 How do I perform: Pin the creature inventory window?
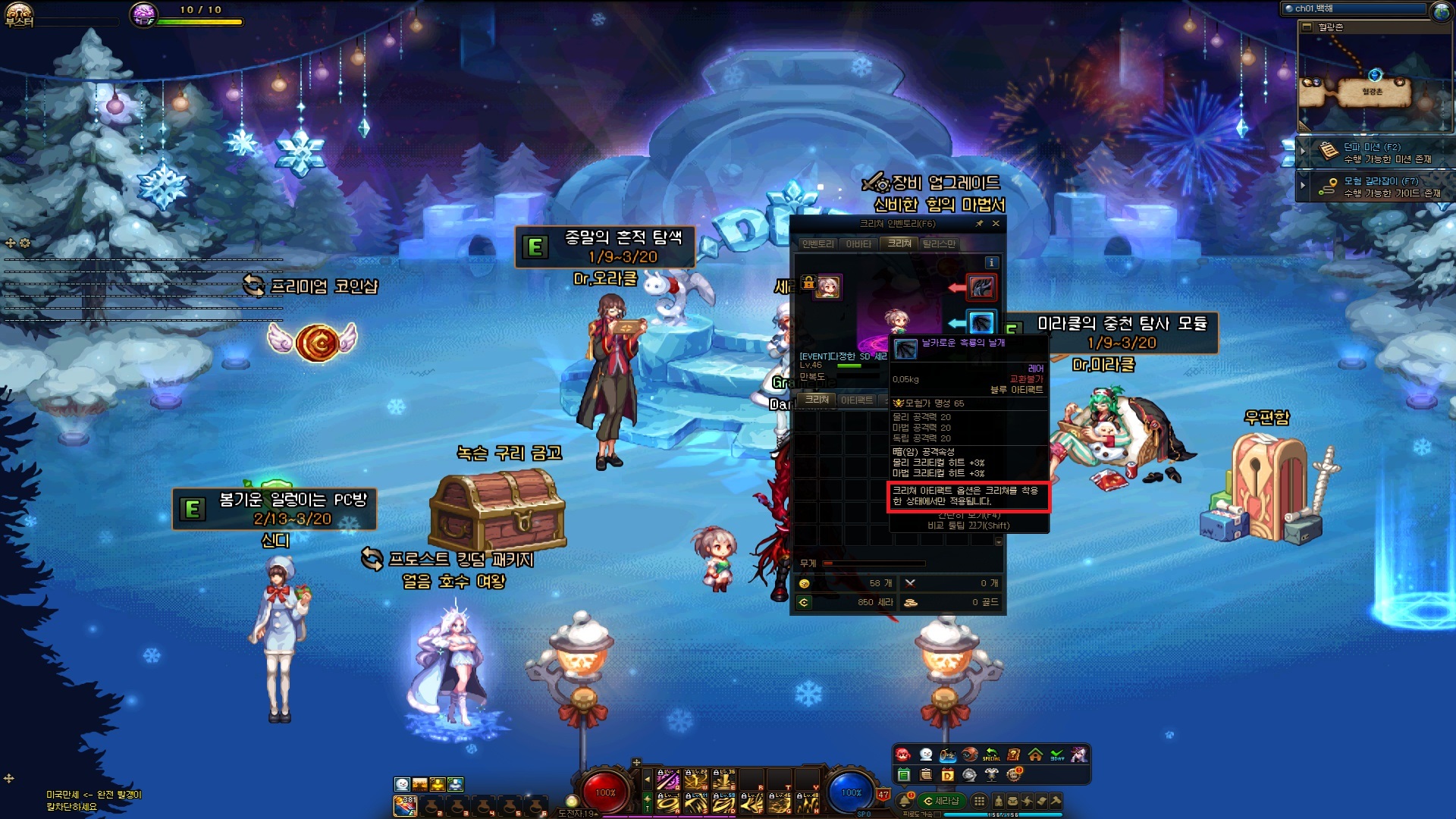(x=979, y=224)
